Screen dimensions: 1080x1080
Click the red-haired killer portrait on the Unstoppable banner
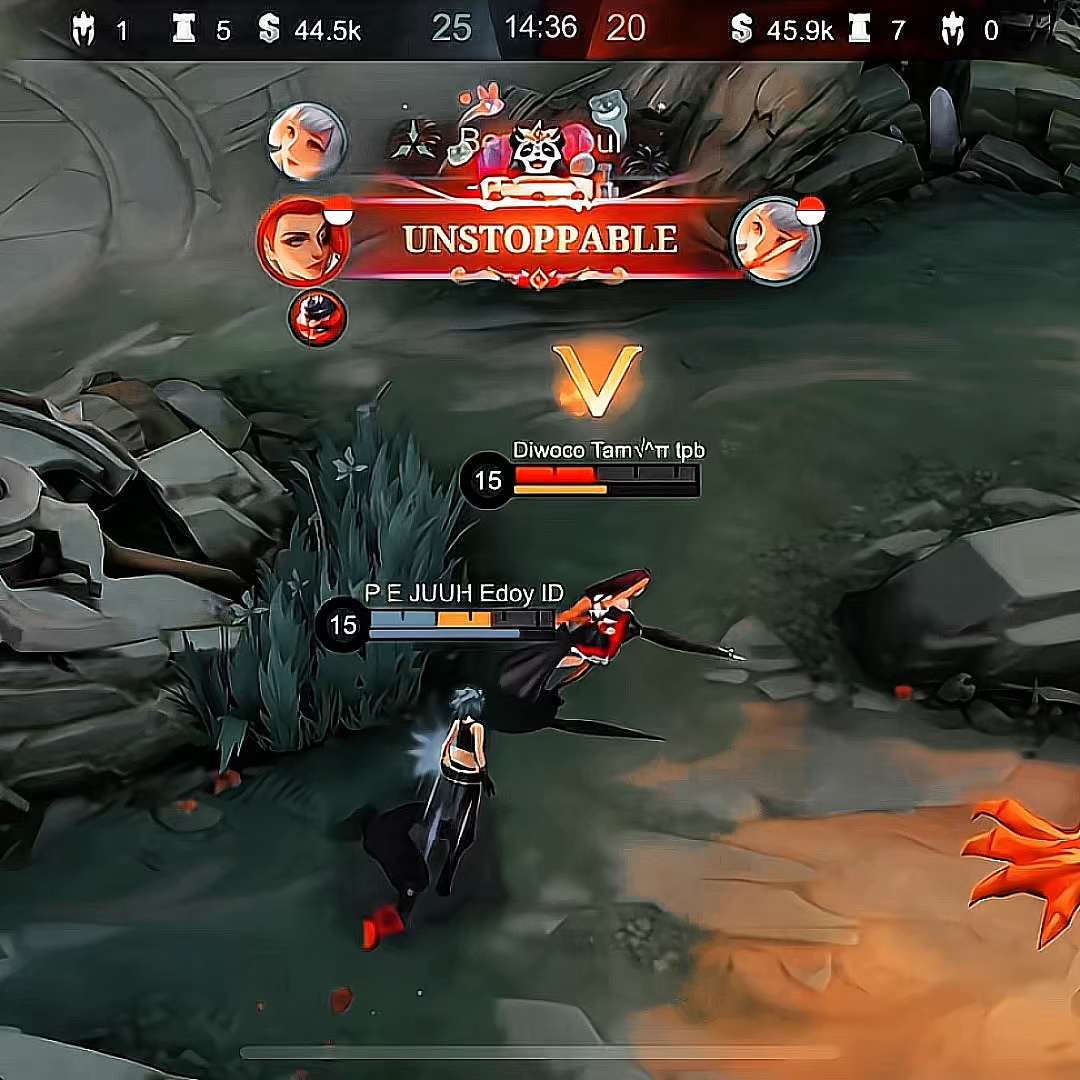[x=302, y=241]
